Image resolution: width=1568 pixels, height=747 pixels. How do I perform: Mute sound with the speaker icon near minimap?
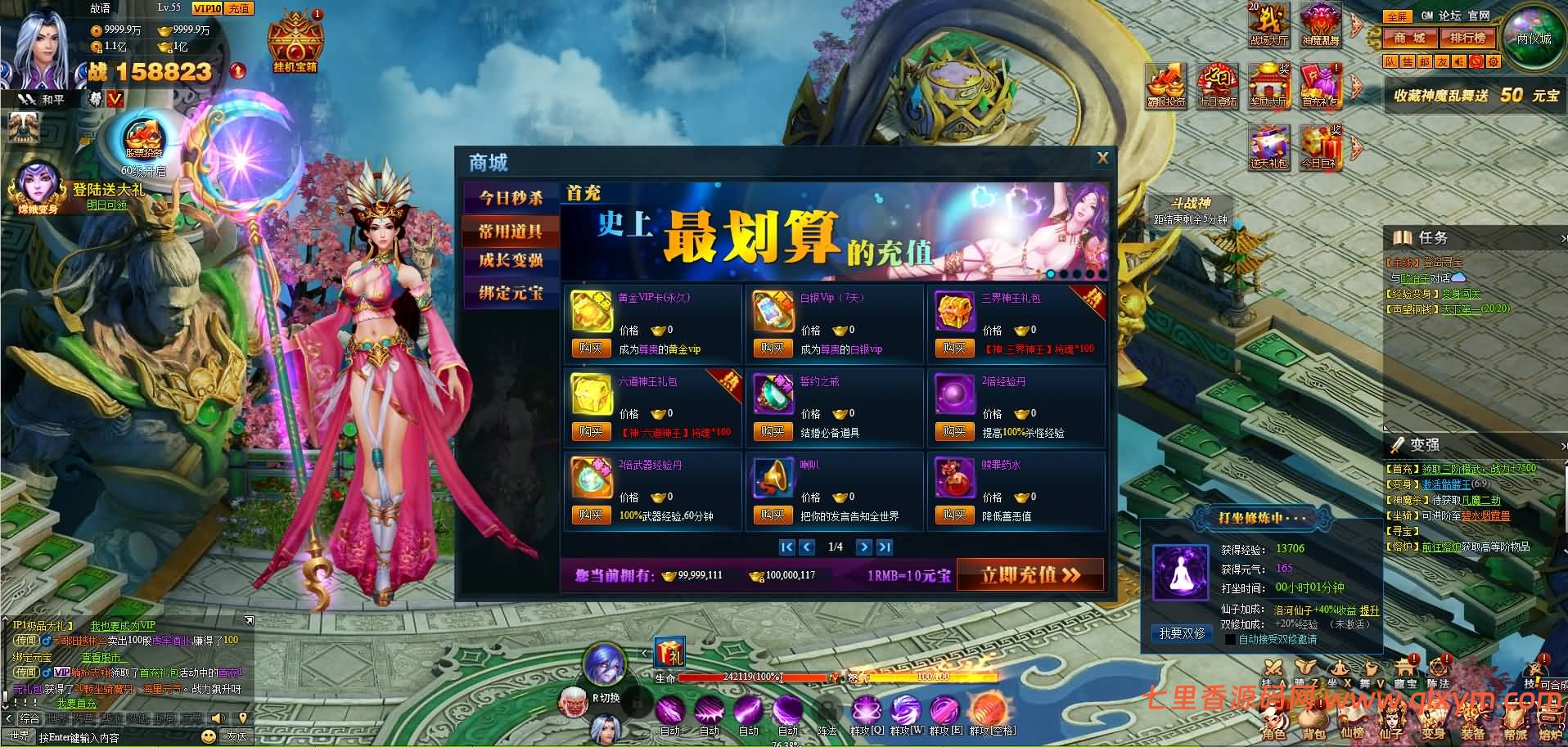[x=1459, y=61]
